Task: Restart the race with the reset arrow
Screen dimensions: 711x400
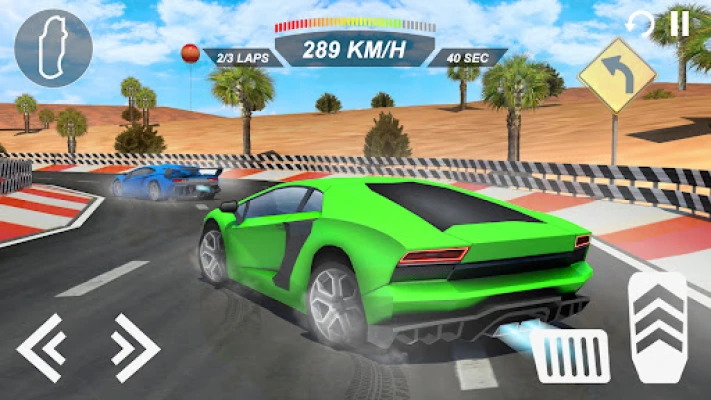Action: tap(639, 24)
